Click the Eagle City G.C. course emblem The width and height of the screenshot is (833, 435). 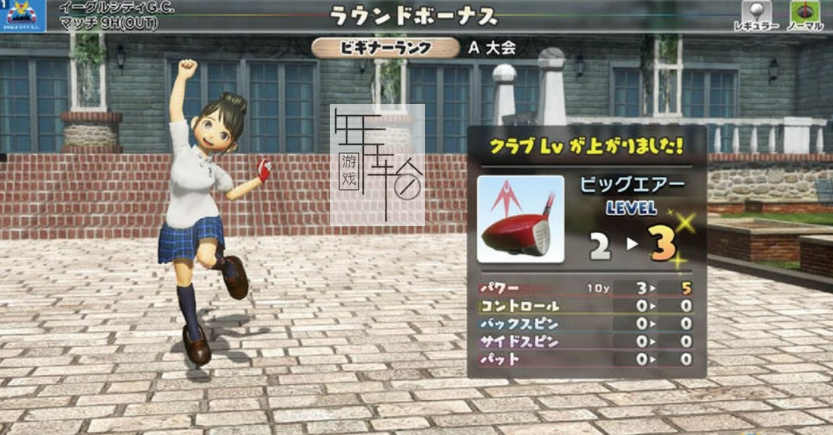pos(26,13)
